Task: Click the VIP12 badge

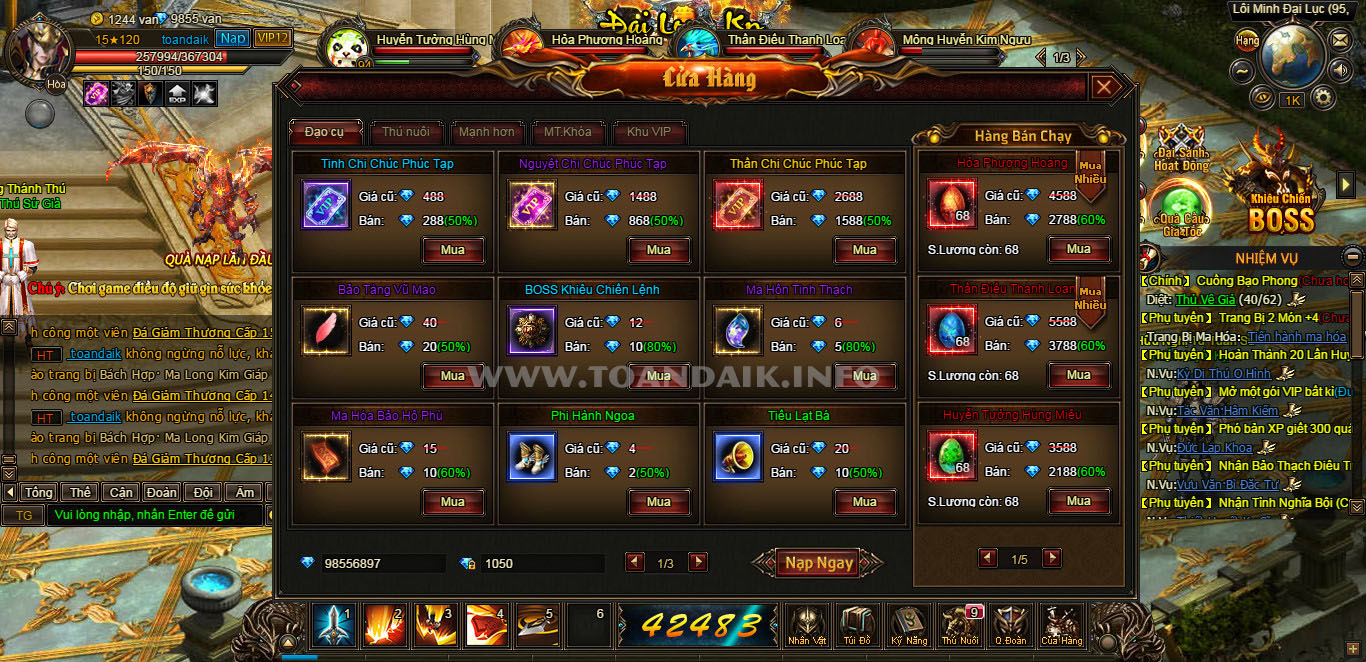Action: [x=271, y=38]
